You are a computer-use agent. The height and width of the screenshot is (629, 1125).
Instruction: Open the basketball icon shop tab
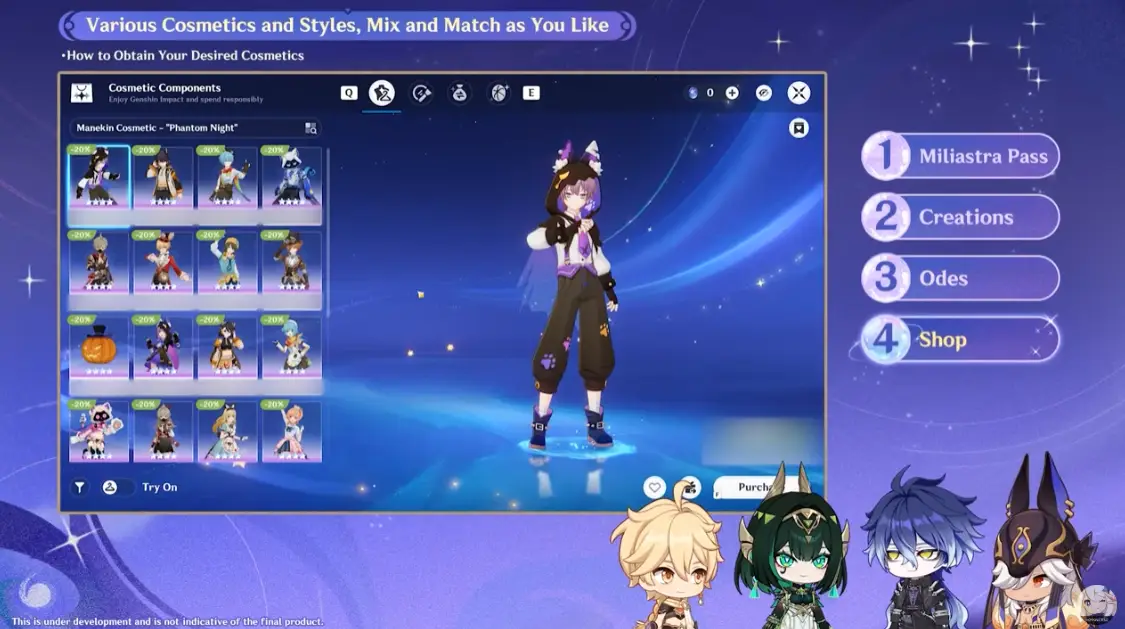(498, 93)
